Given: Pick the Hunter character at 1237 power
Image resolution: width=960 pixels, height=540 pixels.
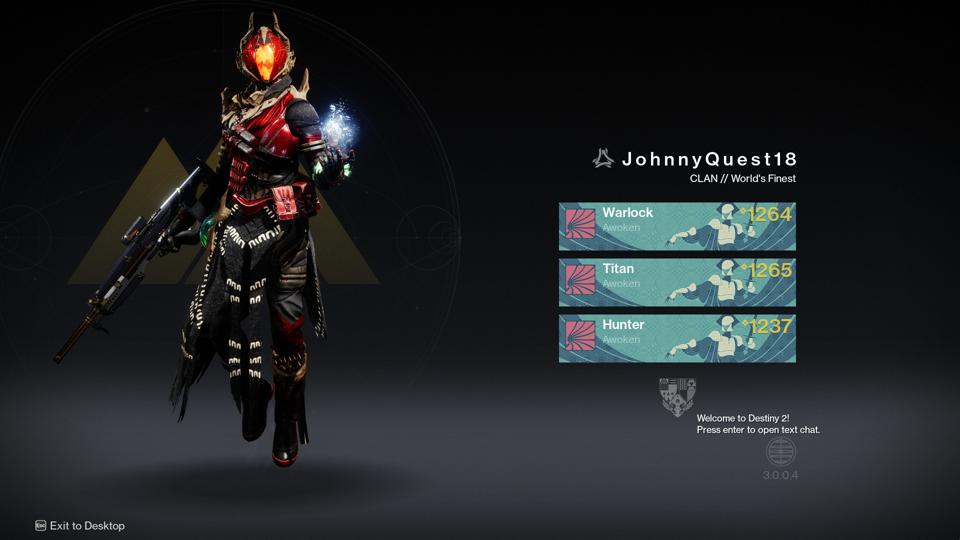Looking at the screenshot, I should coord(677,338).
